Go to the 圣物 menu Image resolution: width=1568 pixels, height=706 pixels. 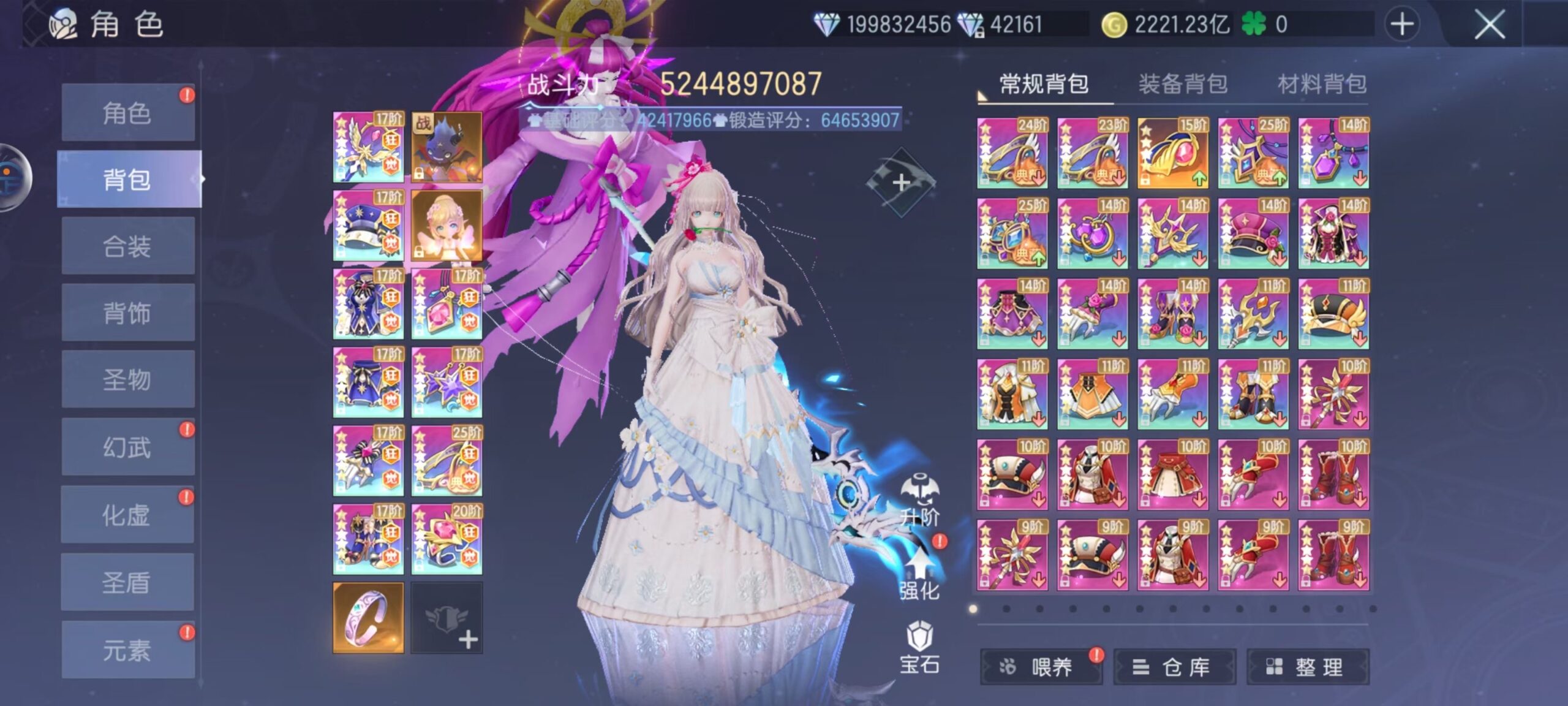(x=127, y=380)
